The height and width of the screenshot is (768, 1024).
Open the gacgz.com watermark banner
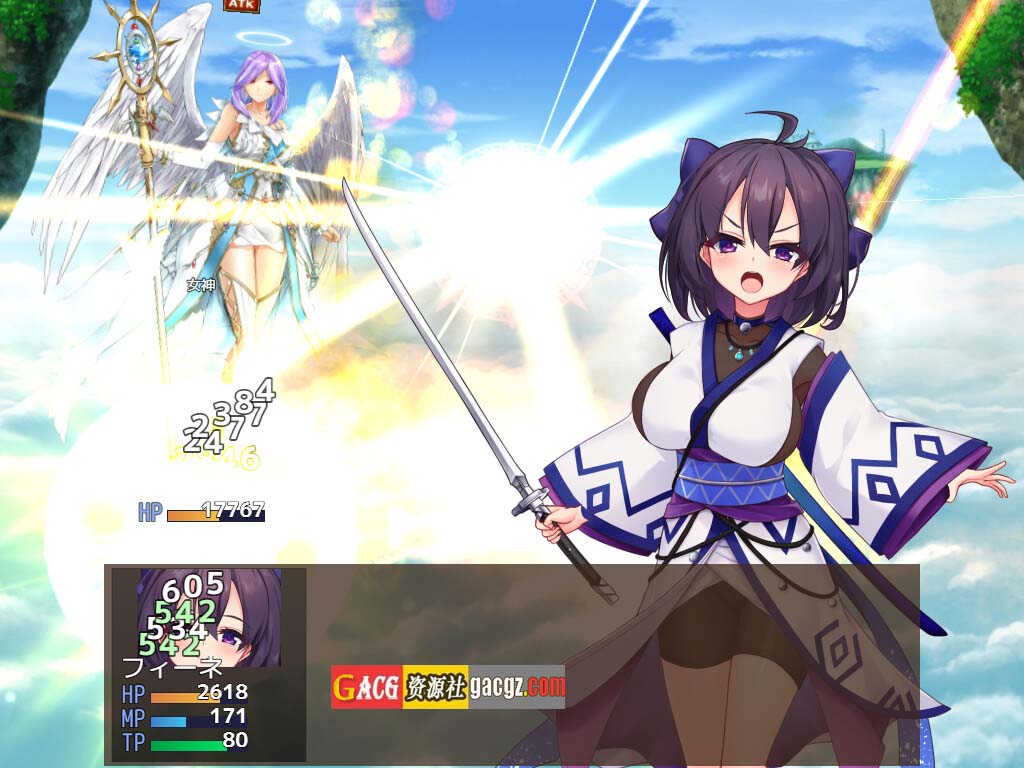(447, 687)
